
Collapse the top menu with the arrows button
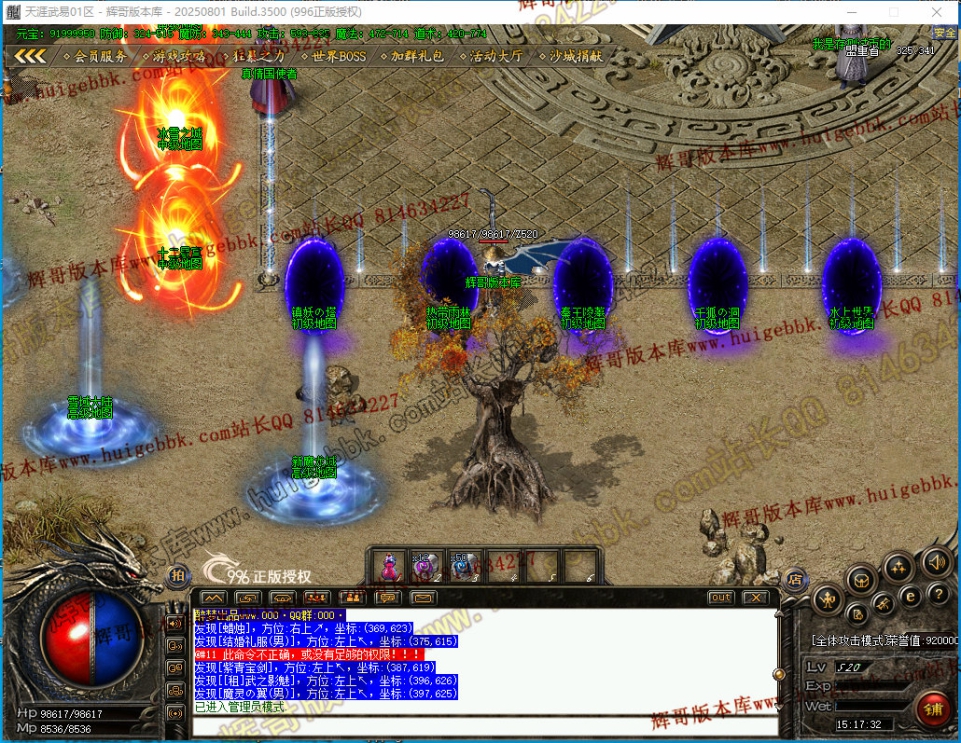[29, 57]
